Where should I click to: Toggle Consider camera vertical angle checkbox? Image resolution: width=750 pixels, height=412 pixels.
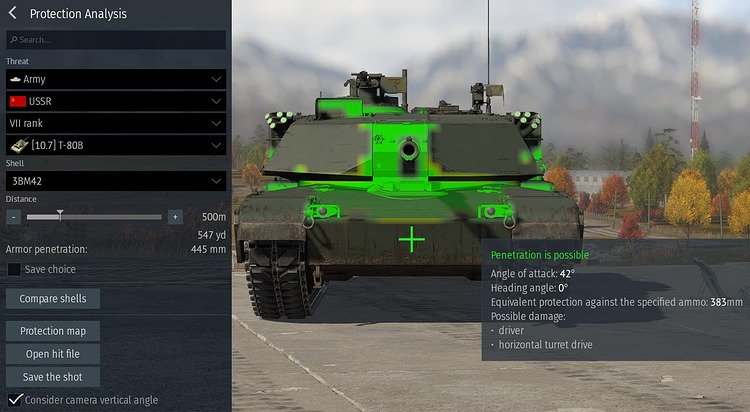[14, 400]
